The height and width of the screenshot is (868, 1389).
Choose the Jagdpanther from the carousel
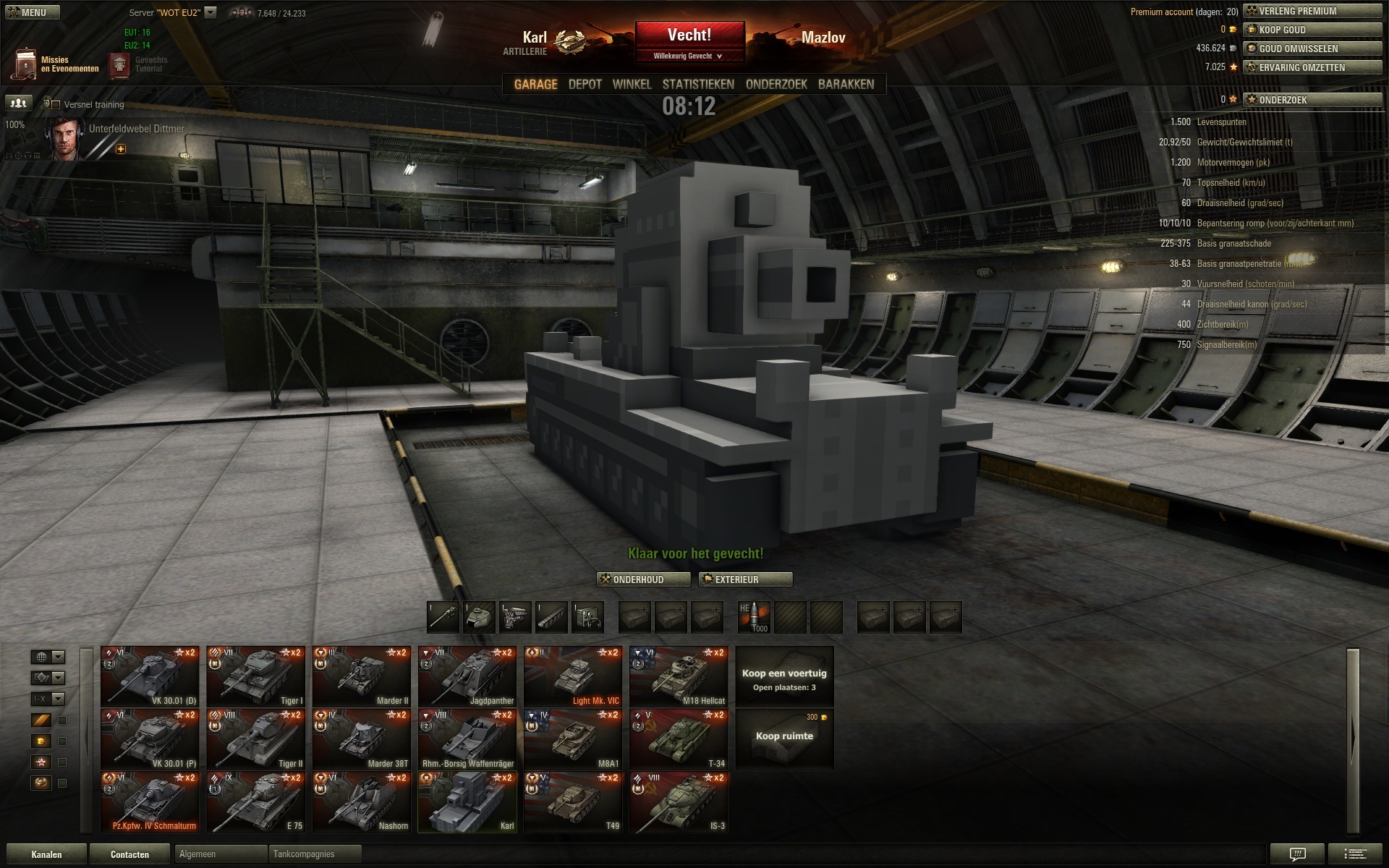(x=467, y=676)
